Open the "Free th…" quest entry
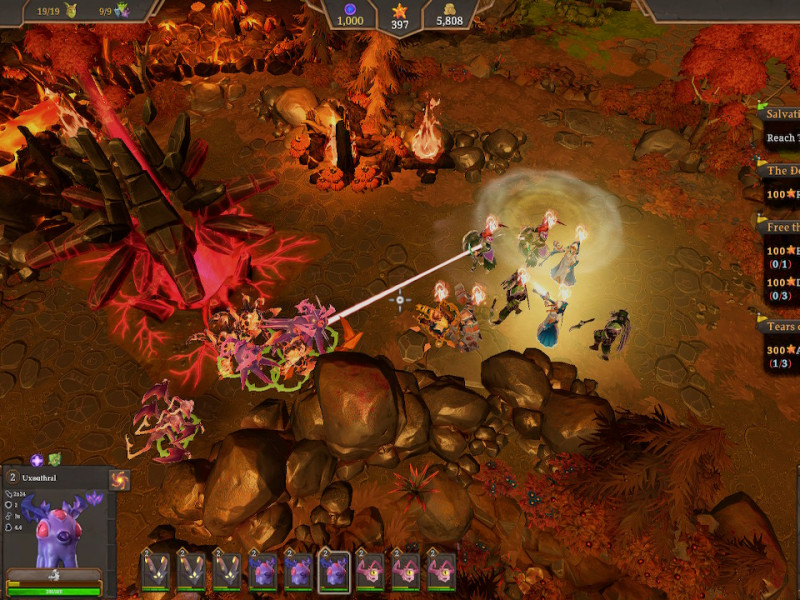The width and height of the screenshot is (800, 600). (781, 227)
